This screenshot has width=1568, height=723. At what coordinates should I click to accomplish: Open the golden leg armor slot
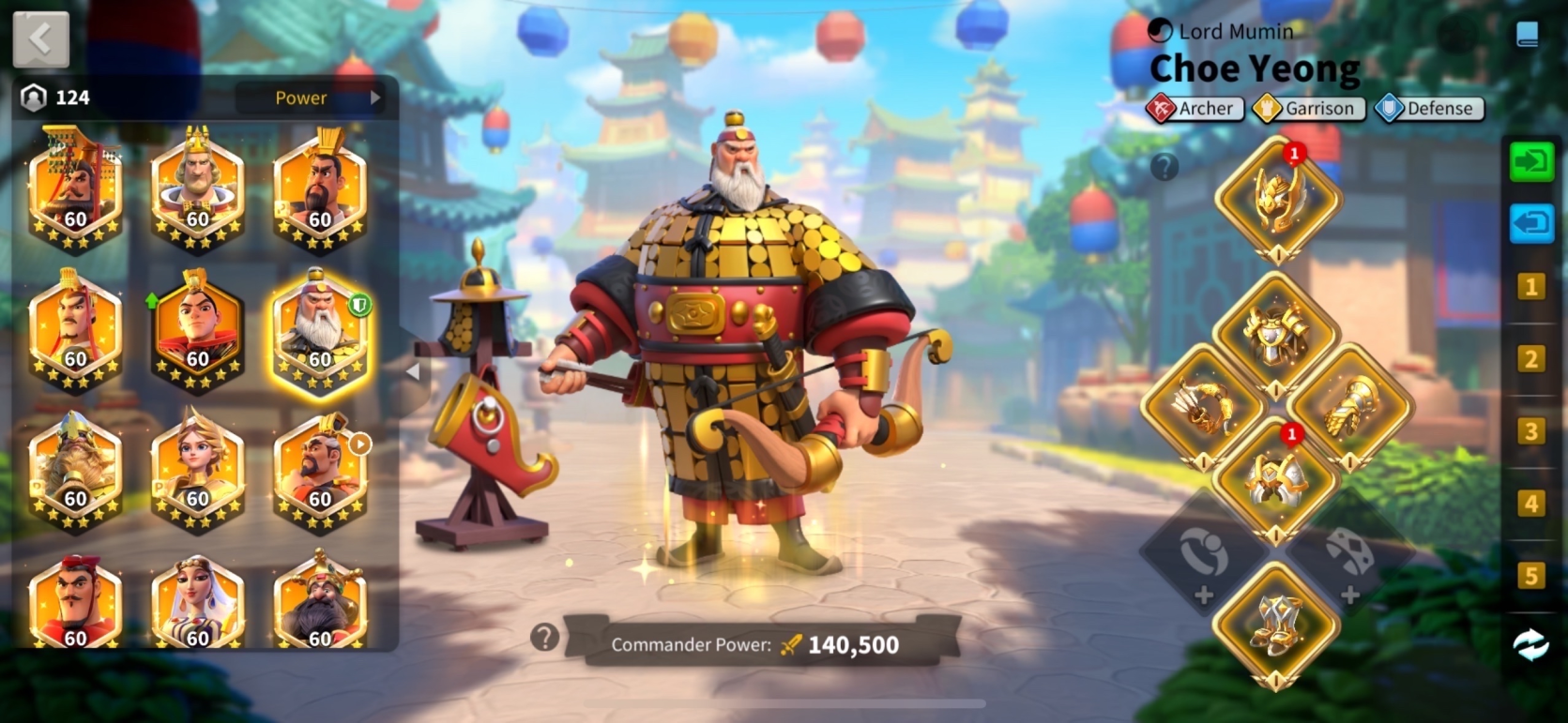[1275, 480]
